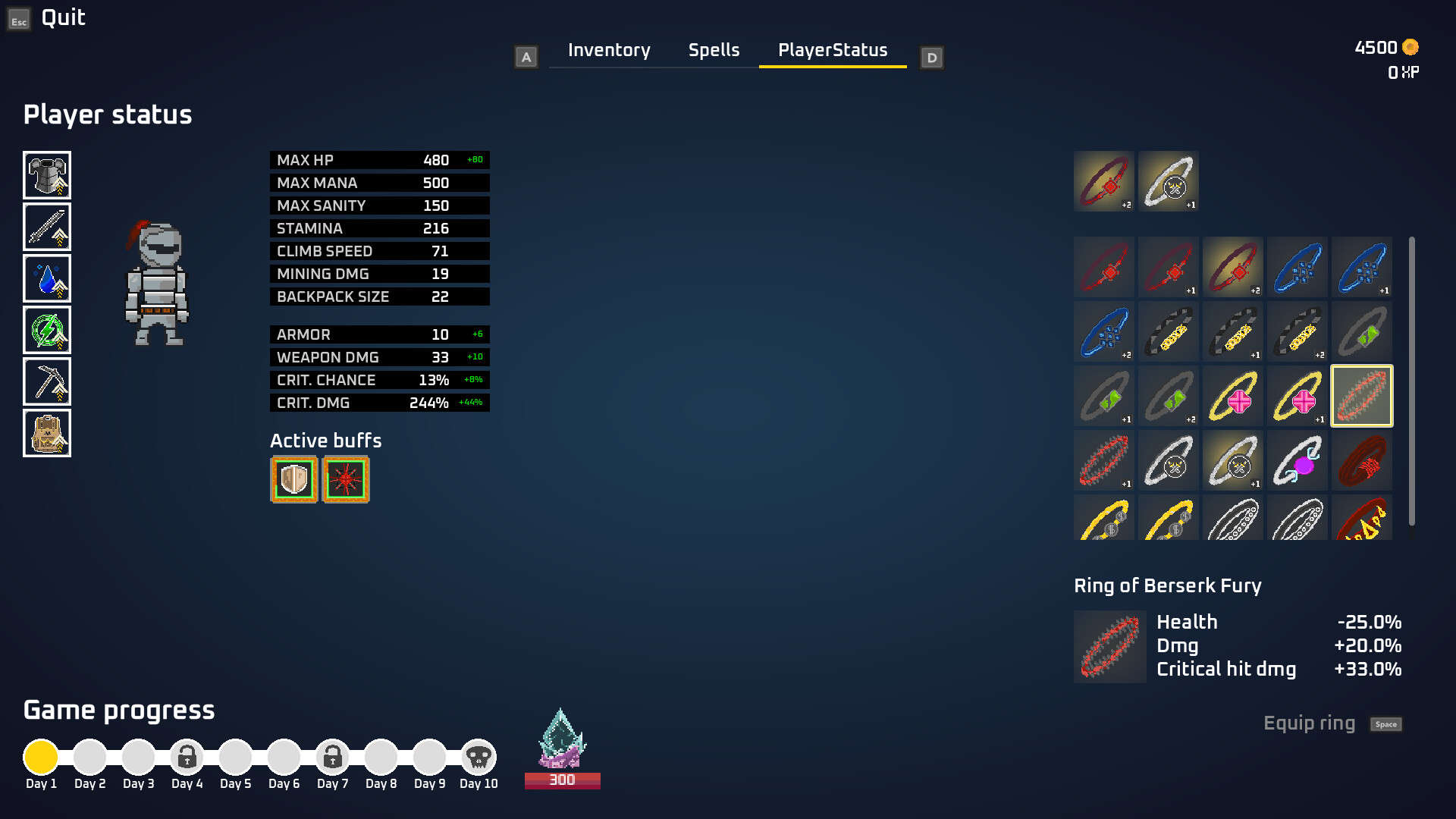Pick the pink cross gold ring
This screenshot has height=819, width=1456.
(1233, 396)
